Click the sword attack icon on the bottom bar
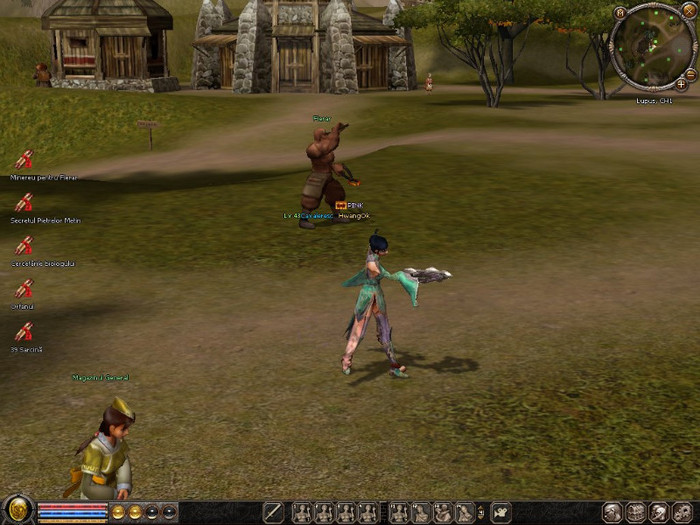This screenshot has height=525, width=700. pos(273,513)
